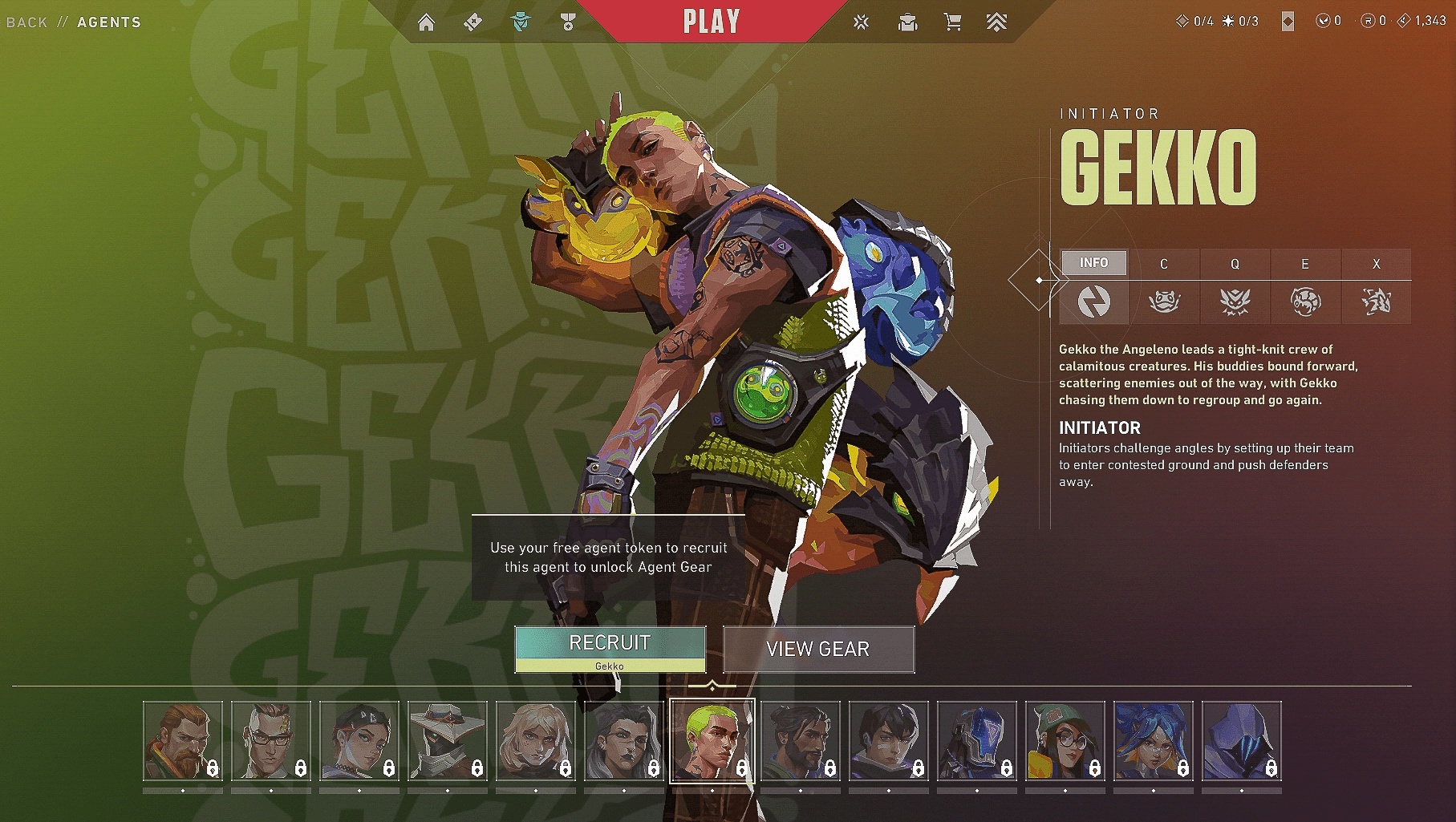This screenshot has height=822, width=1456.
Task: Switch to the Info tab
Action: click(x=1093, y=263)
